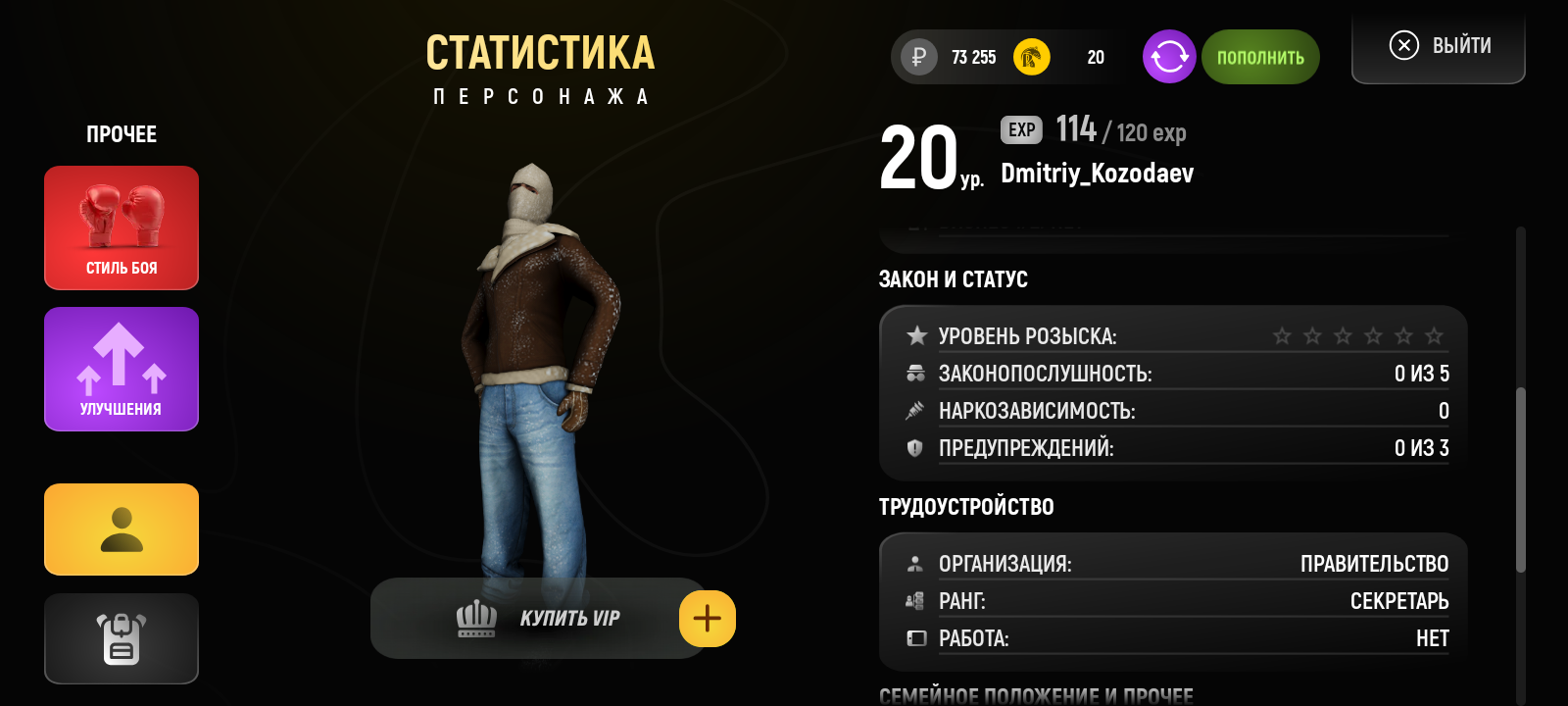Expand the 'ТРУДОУСТРОЙСТВО' section
Image resolution: width=1568 pixels, height=706 pixels.
tap(965, 506)
